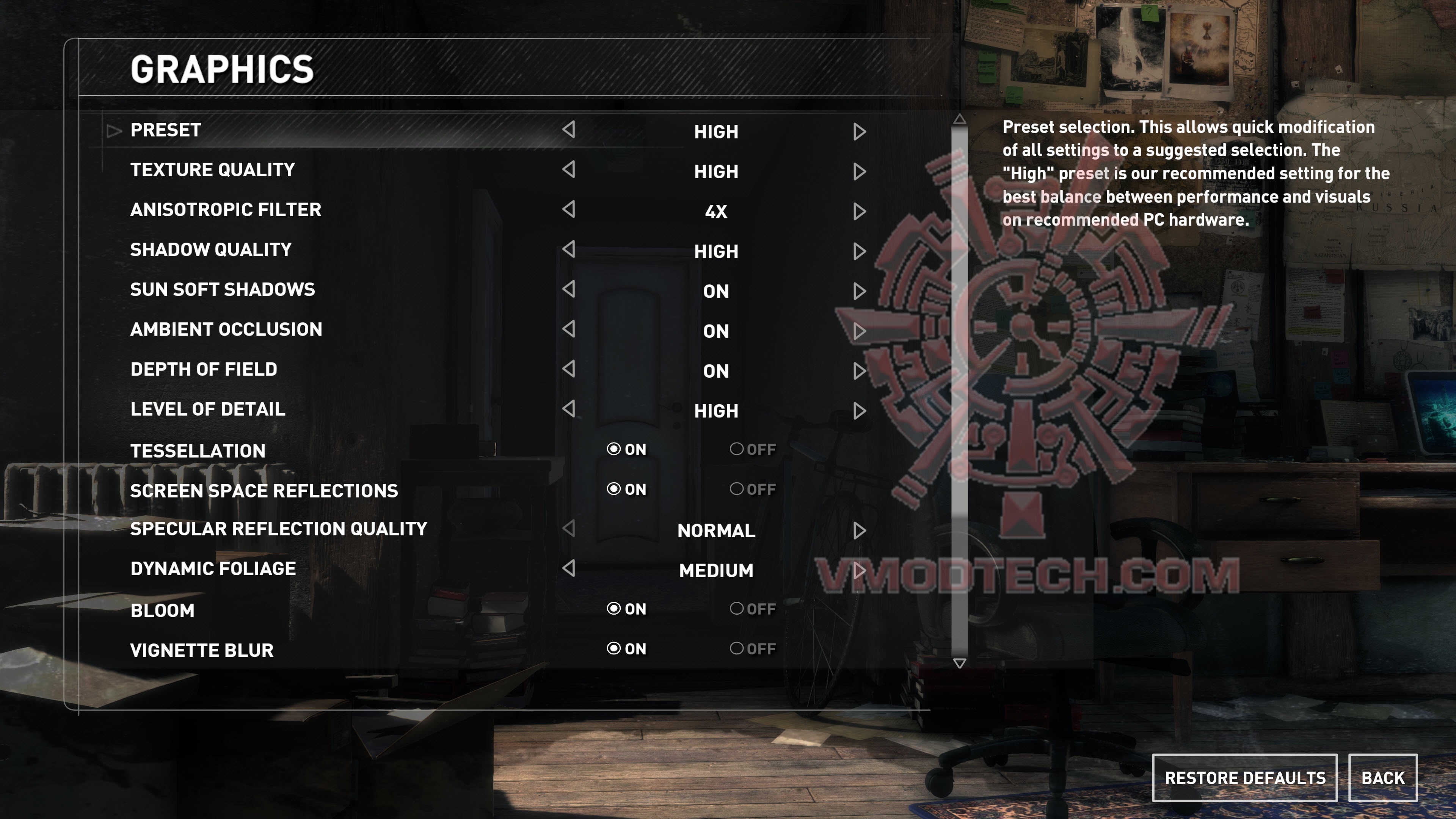Reduce Level of Detail with left arrow
Image resolution: width=1456 pixels, height=819 pixels.
pos(569,409)
